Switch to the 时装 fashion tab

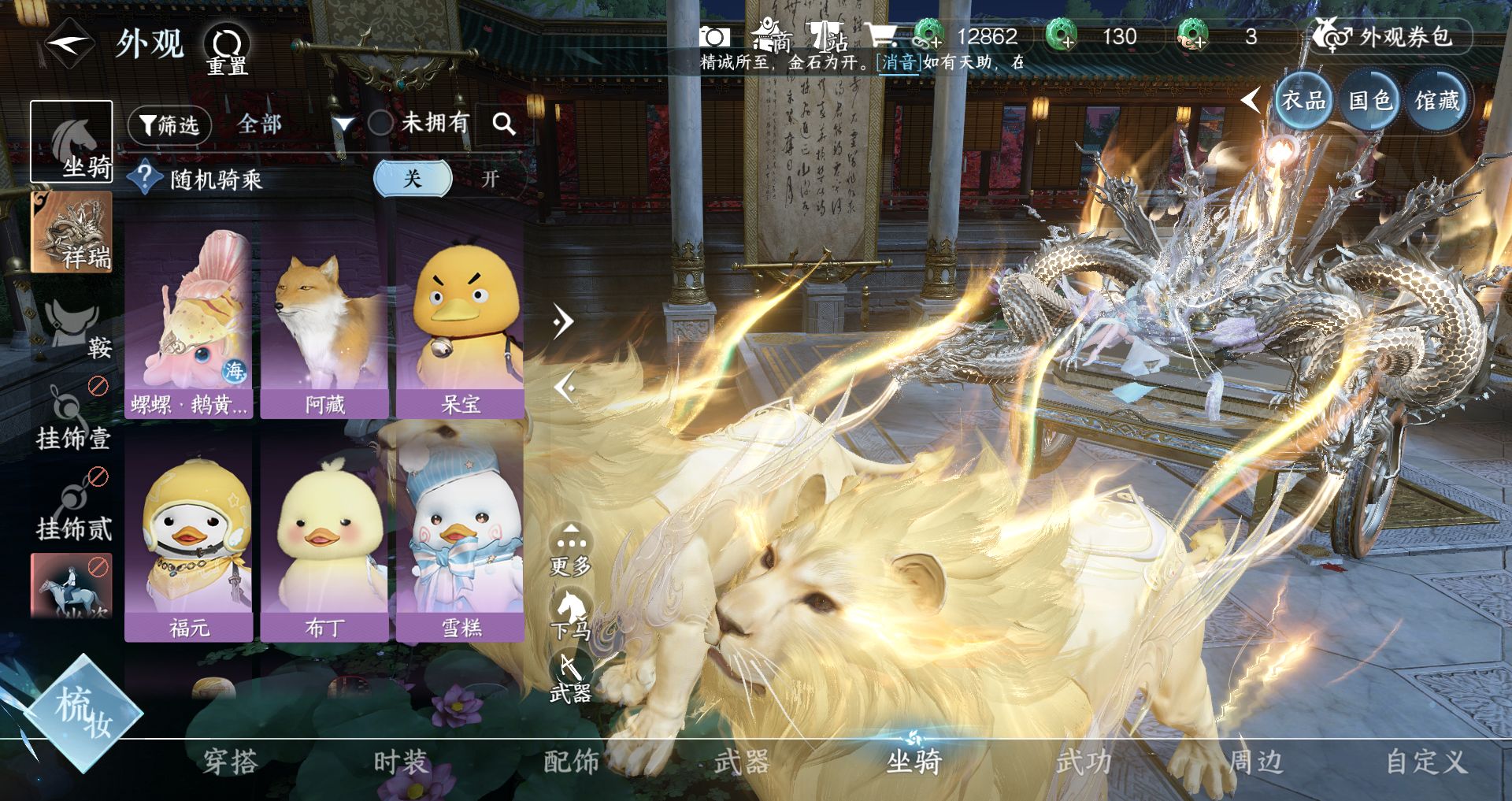pyautogui.click(x=400, y=762)
